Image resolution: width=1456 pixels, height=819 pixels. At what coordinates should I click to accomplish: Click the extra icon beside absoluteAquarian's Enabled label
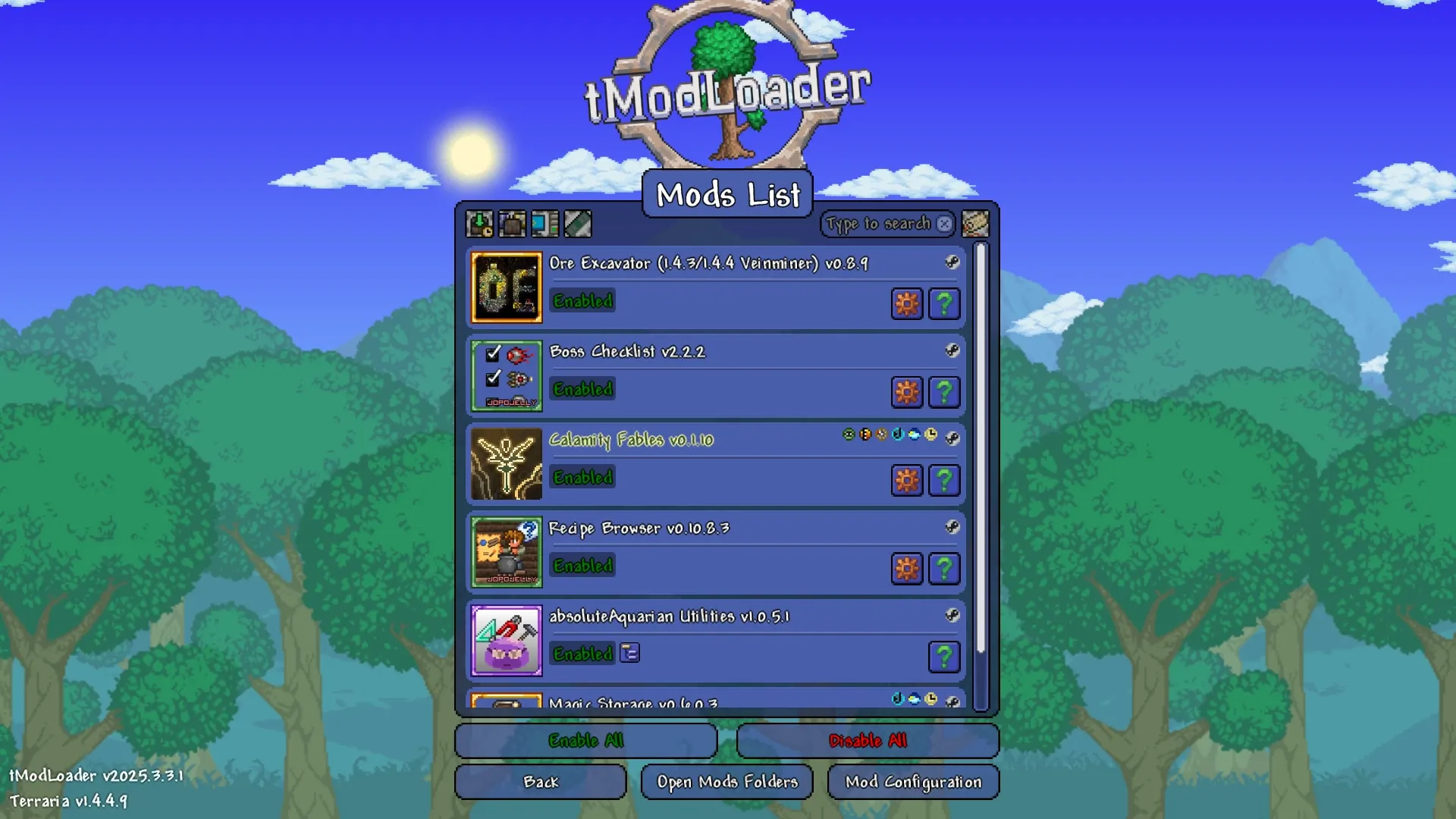pos(629,653)
